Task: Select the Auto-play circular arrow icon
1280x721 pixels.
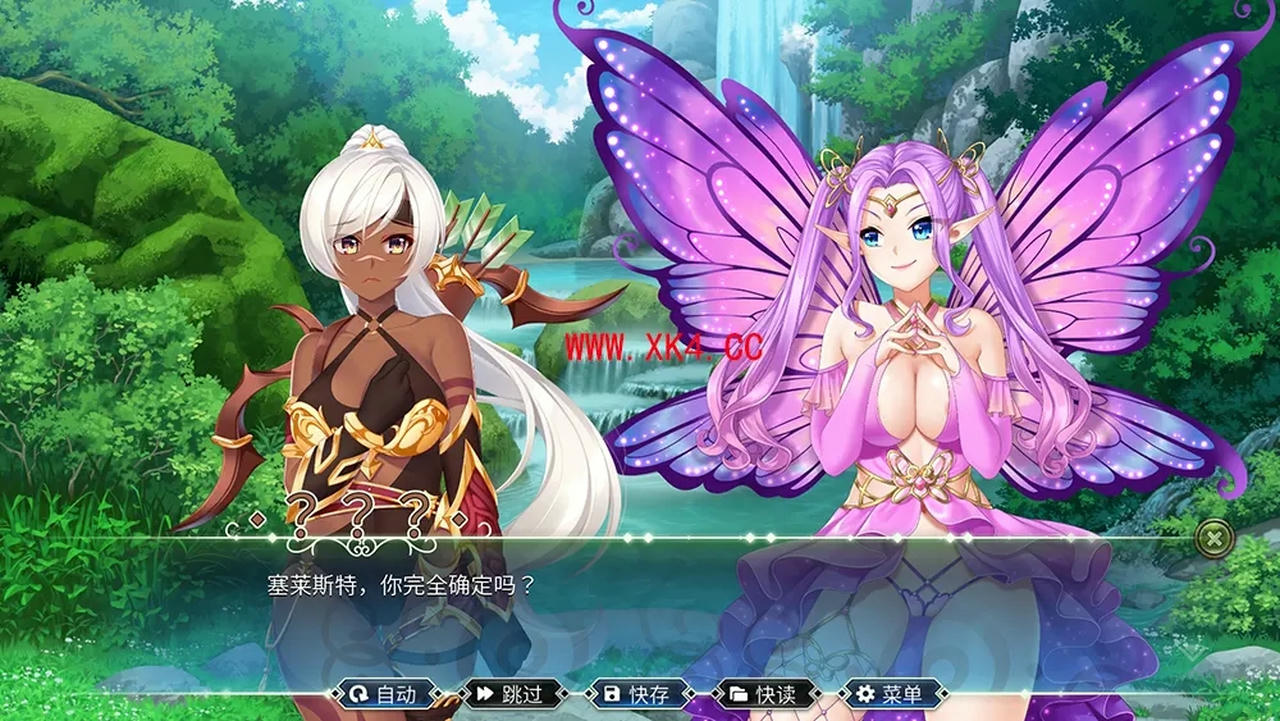Action: (357, 694)
